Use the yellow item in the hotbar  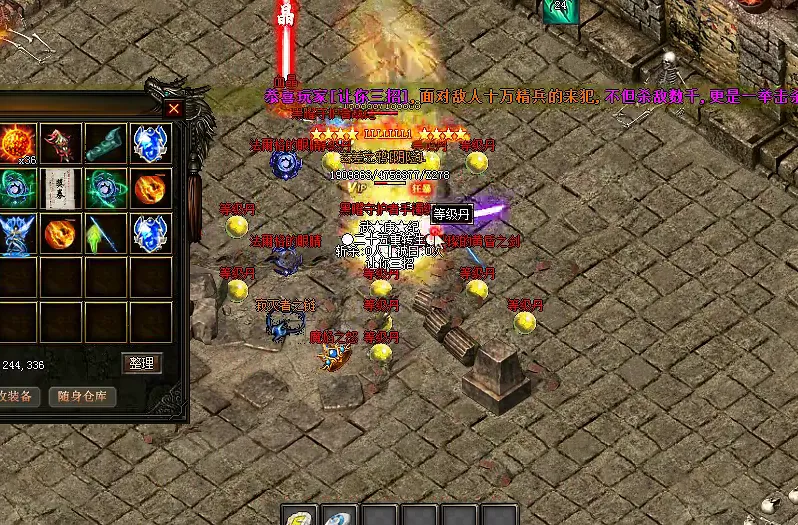point(300,517)
